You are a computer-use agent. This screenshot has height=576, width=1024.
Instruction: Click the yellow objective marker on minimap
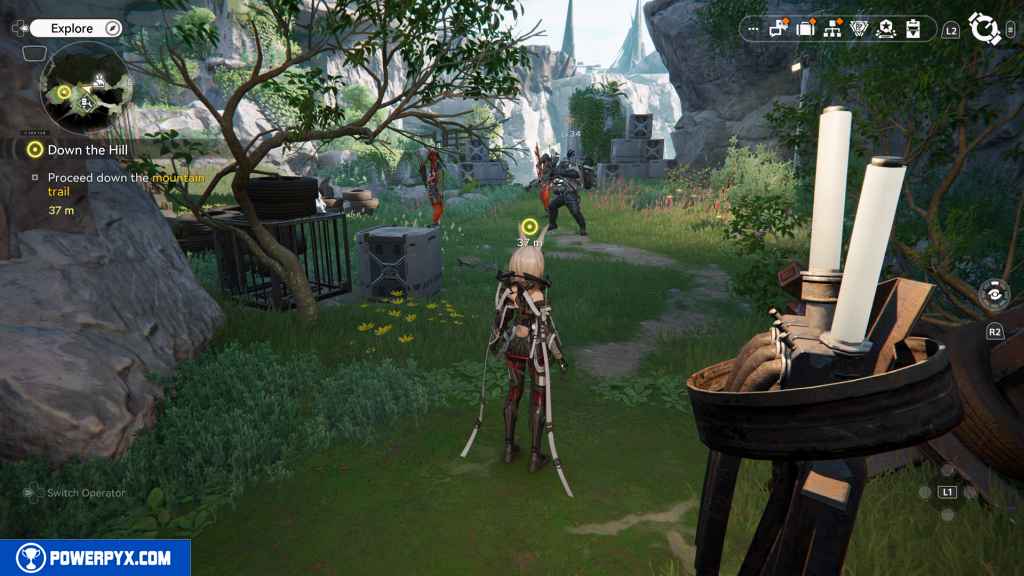pyautogui.click(x=63, y=93)
